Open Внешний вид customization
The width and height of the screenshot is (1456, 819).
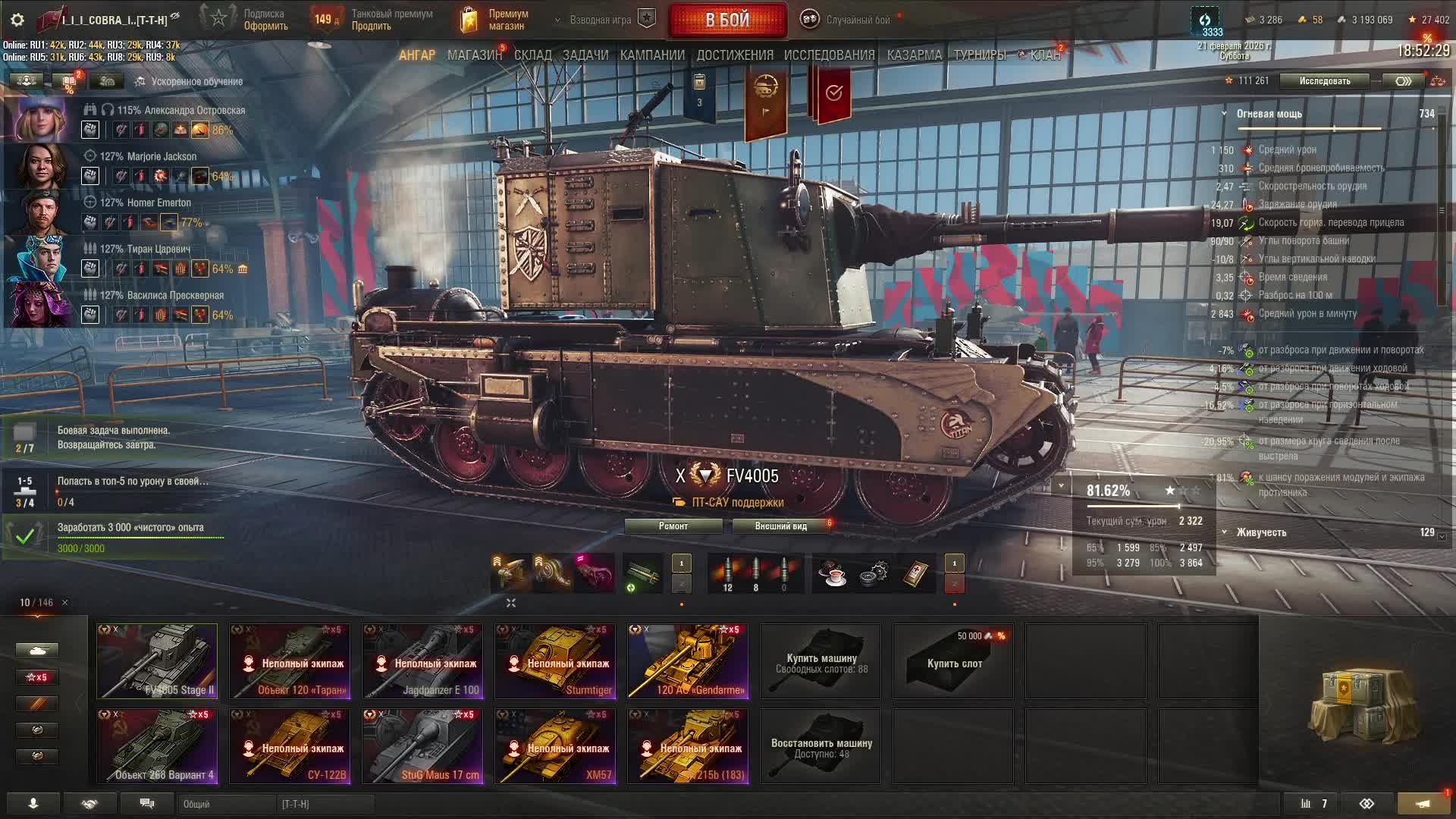coord(780,526)
